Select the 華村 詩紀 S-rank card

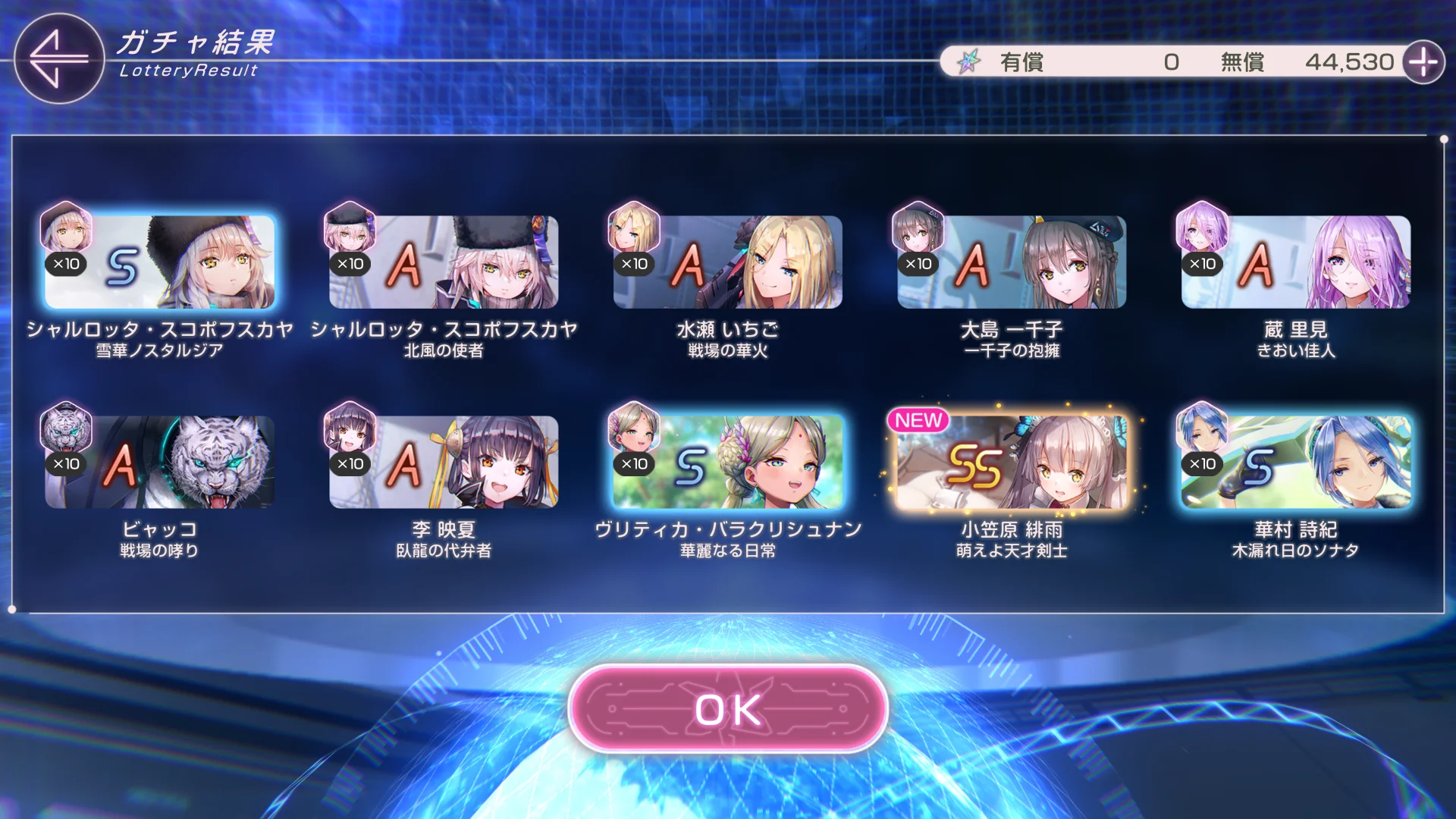pos(1295,462)
